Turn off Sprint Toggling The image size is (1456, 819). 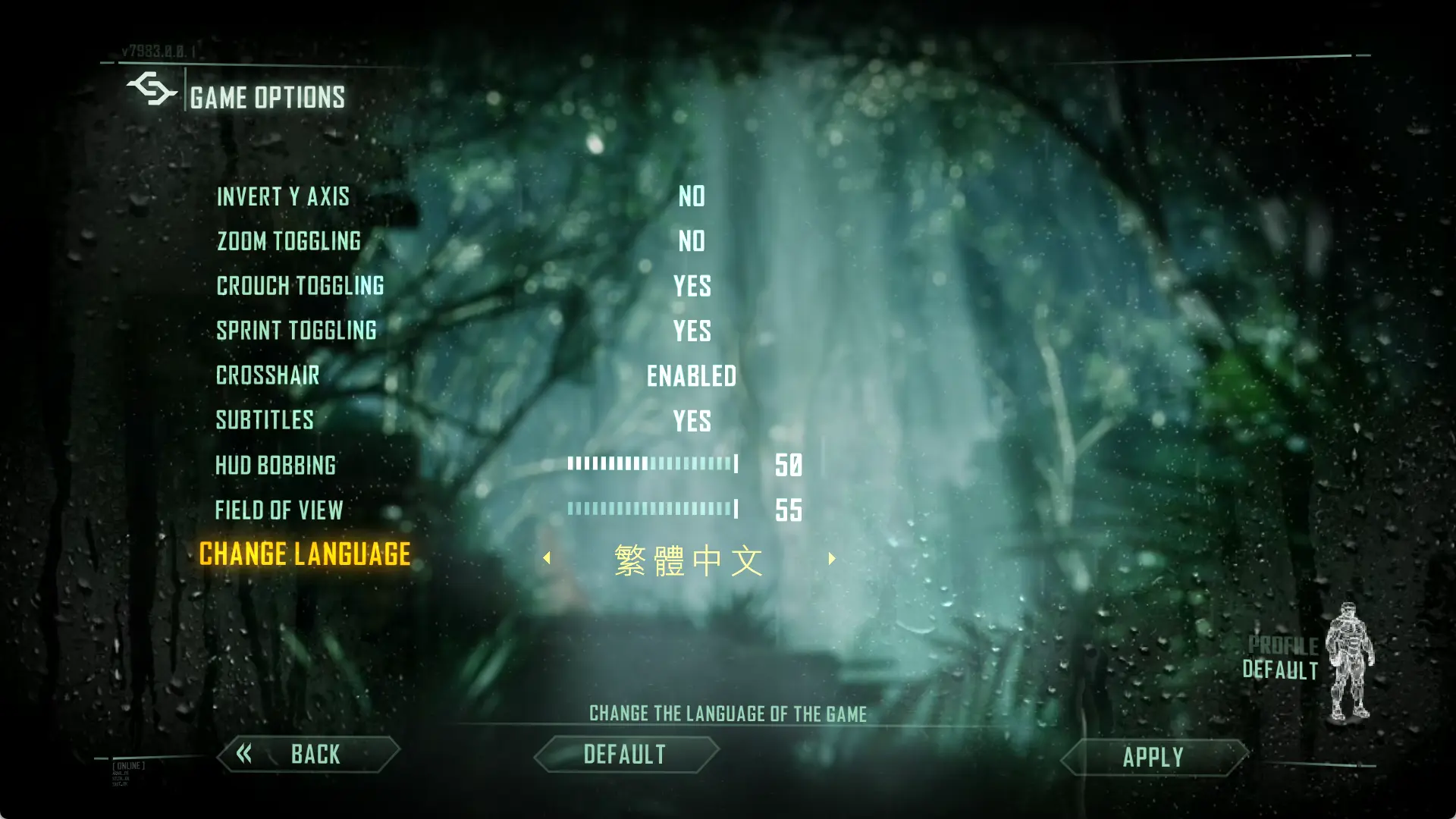click(x=692, y=331)
